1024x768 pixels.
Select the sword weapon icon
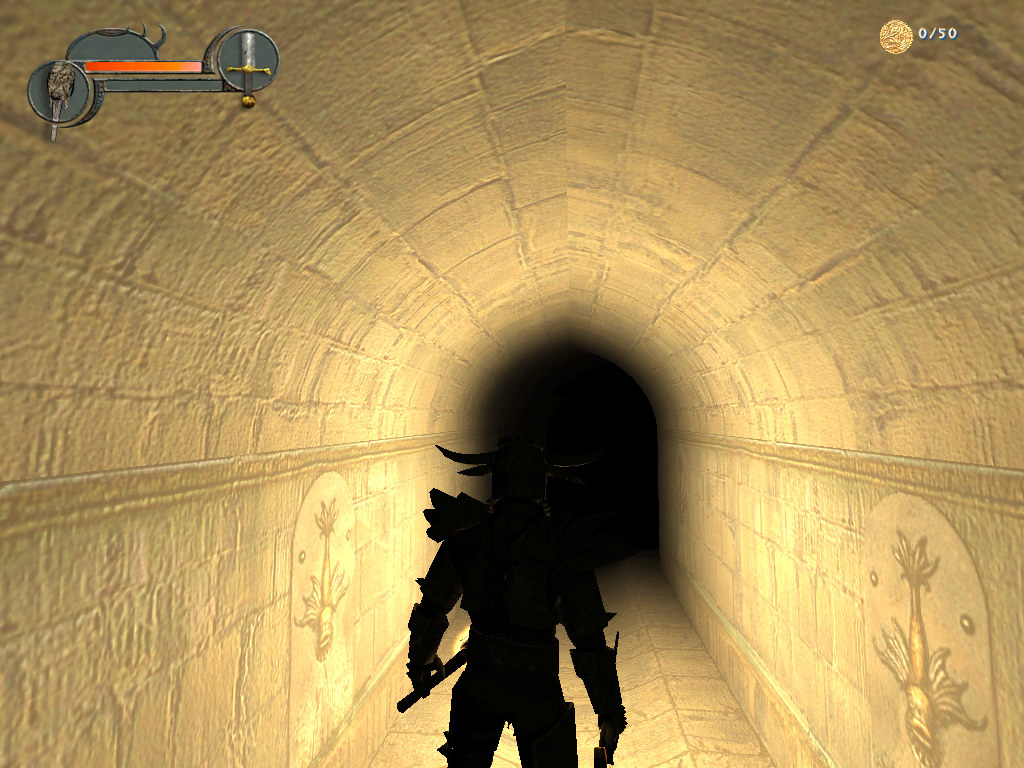pos(248,64)
